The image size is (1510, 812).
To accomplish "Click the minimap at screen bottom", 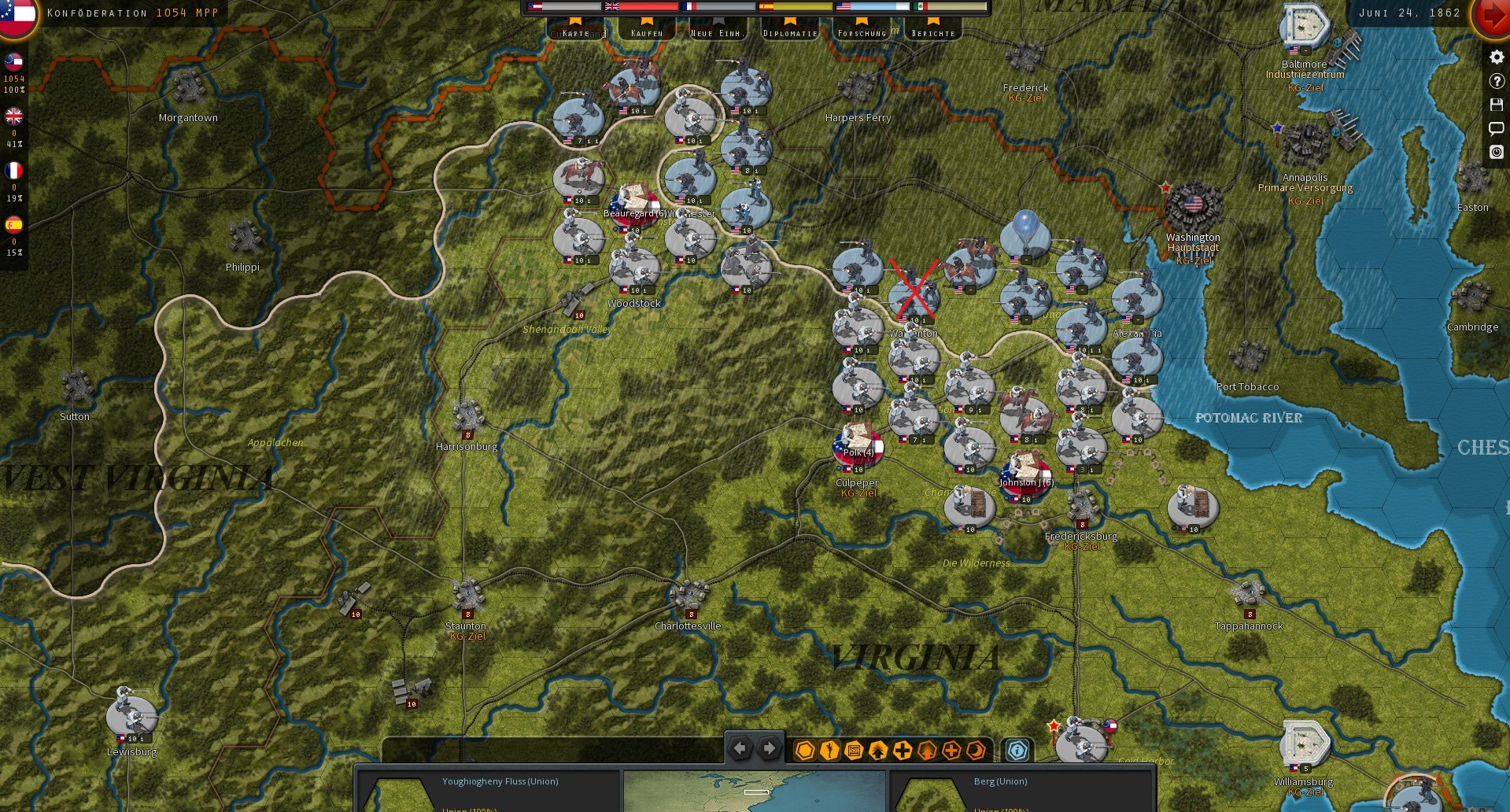I will 757,791.
